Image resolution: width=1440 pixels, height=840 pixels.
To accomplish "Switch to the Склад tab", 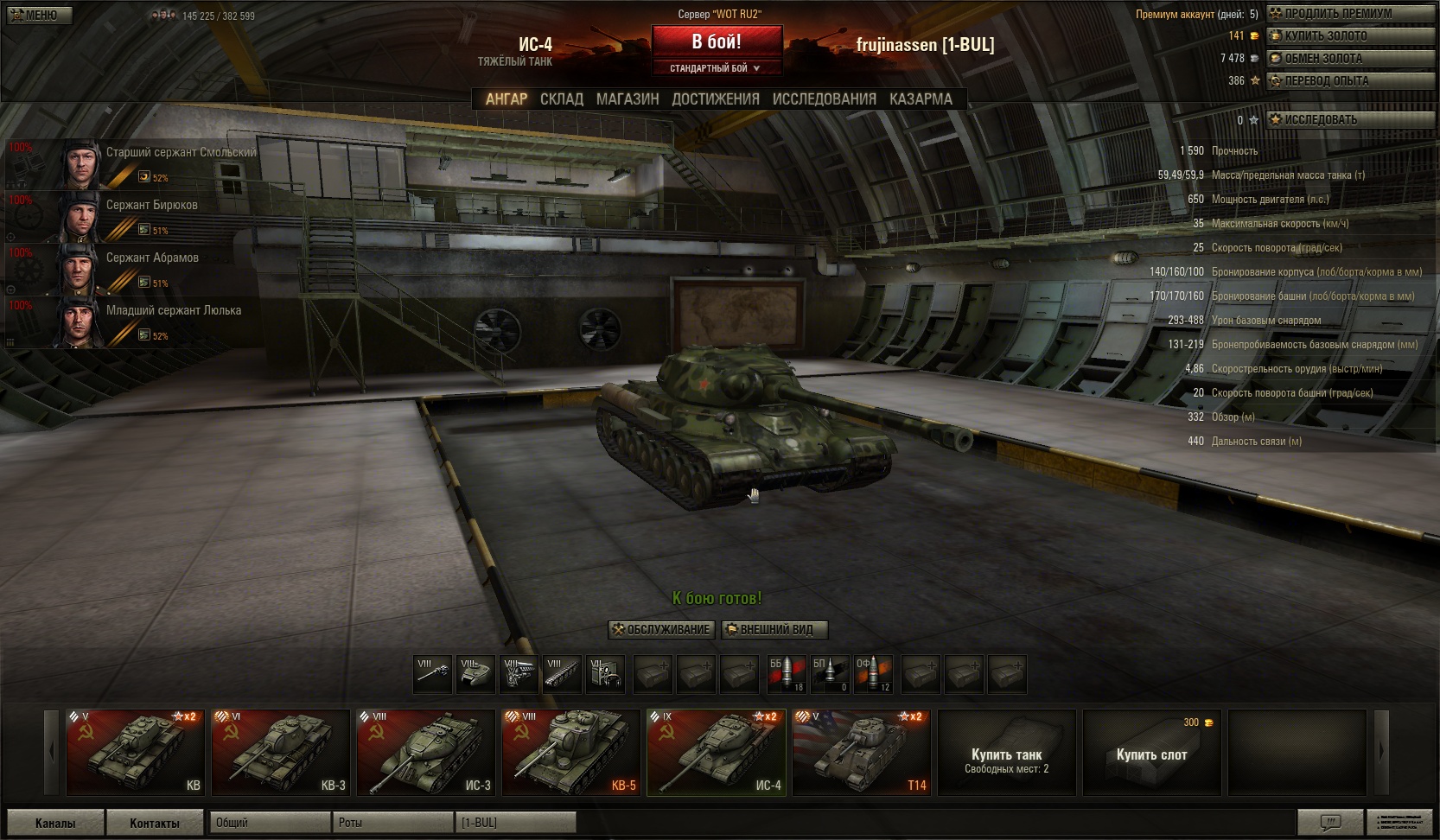I will click(561, 99).
